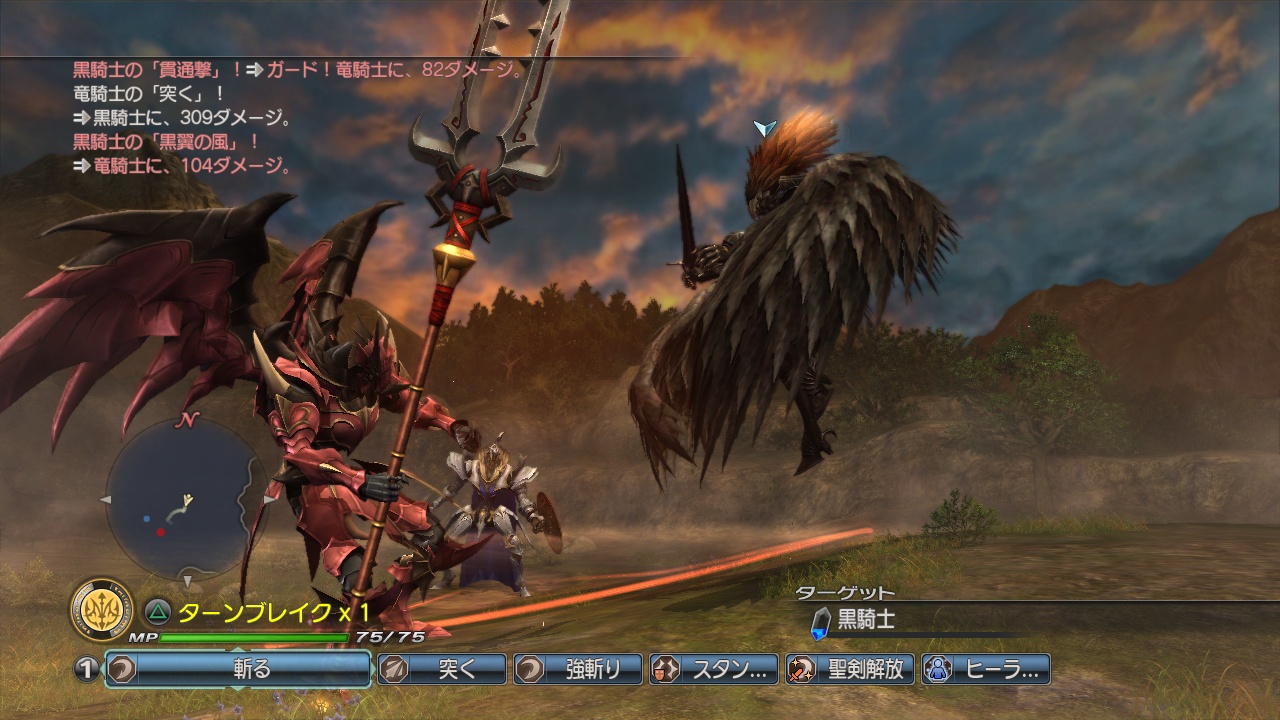
Task: Use the スタン stun skill slot
Action: pos(714,669)
